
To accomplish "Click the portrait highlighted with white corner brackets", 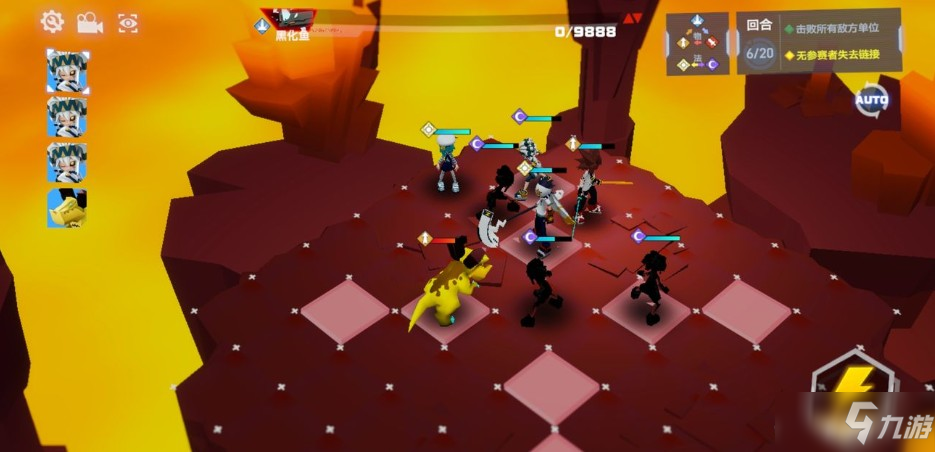I will (x=67, y=70).
